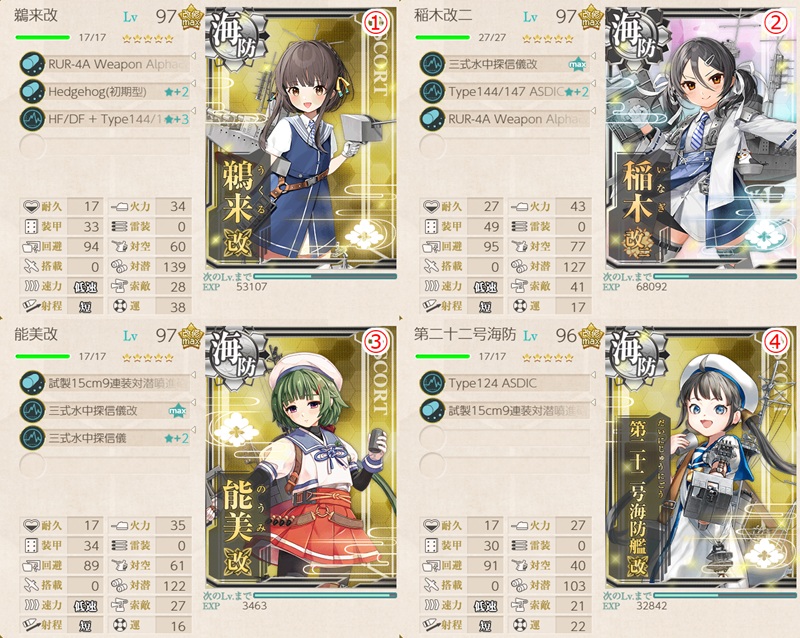This screenshot has height=638, width=800.
Task: Open Noumi's 三式水中探信儀 ★+2 slot
Action: 112,437
